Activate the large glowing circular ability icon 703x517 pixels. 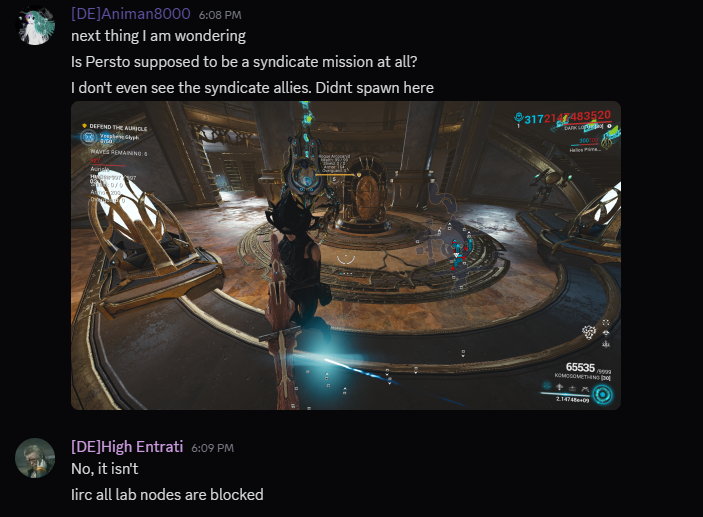(x=602, y=393)
